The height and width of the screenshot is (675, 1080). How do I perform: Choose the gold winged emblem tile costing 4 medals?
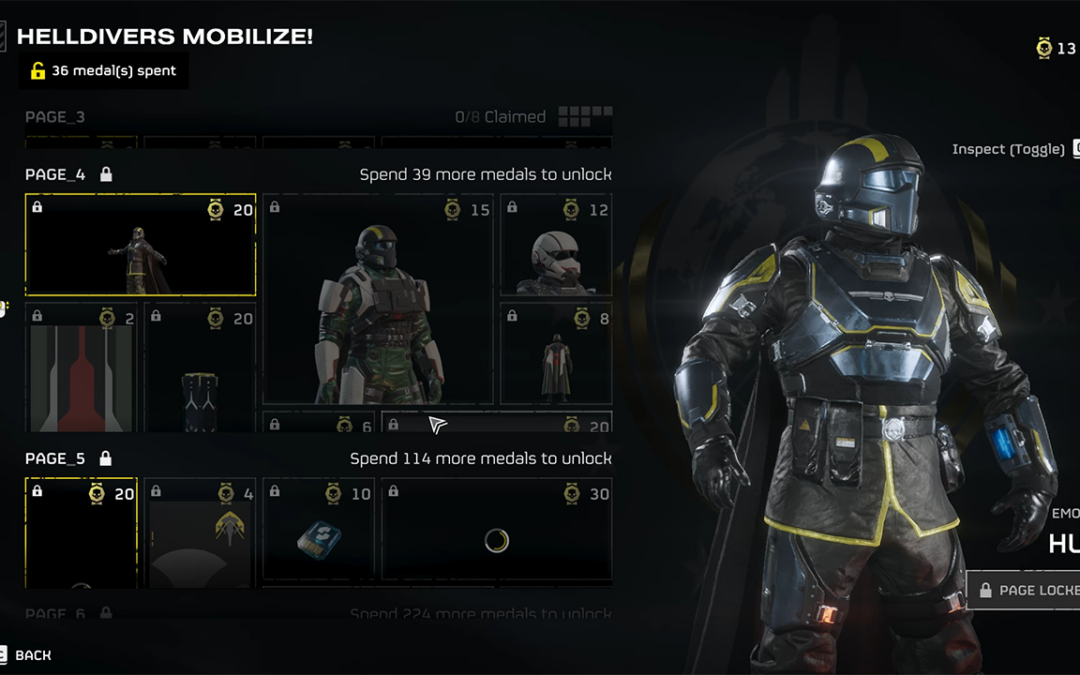pos(199,533)
